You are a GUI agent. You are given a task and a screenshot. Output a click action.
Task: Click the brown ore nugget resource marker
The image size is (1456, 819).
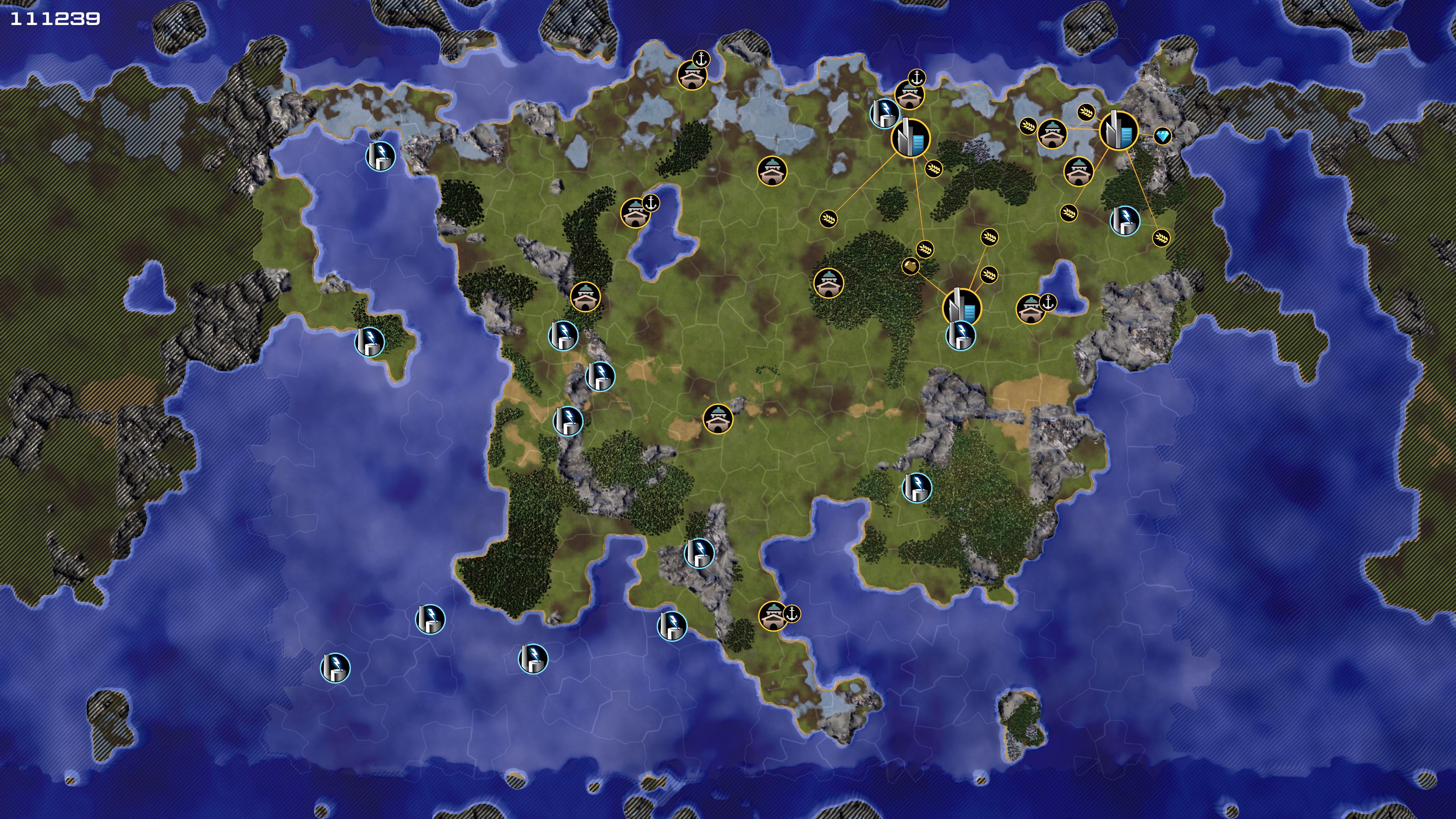910,266
